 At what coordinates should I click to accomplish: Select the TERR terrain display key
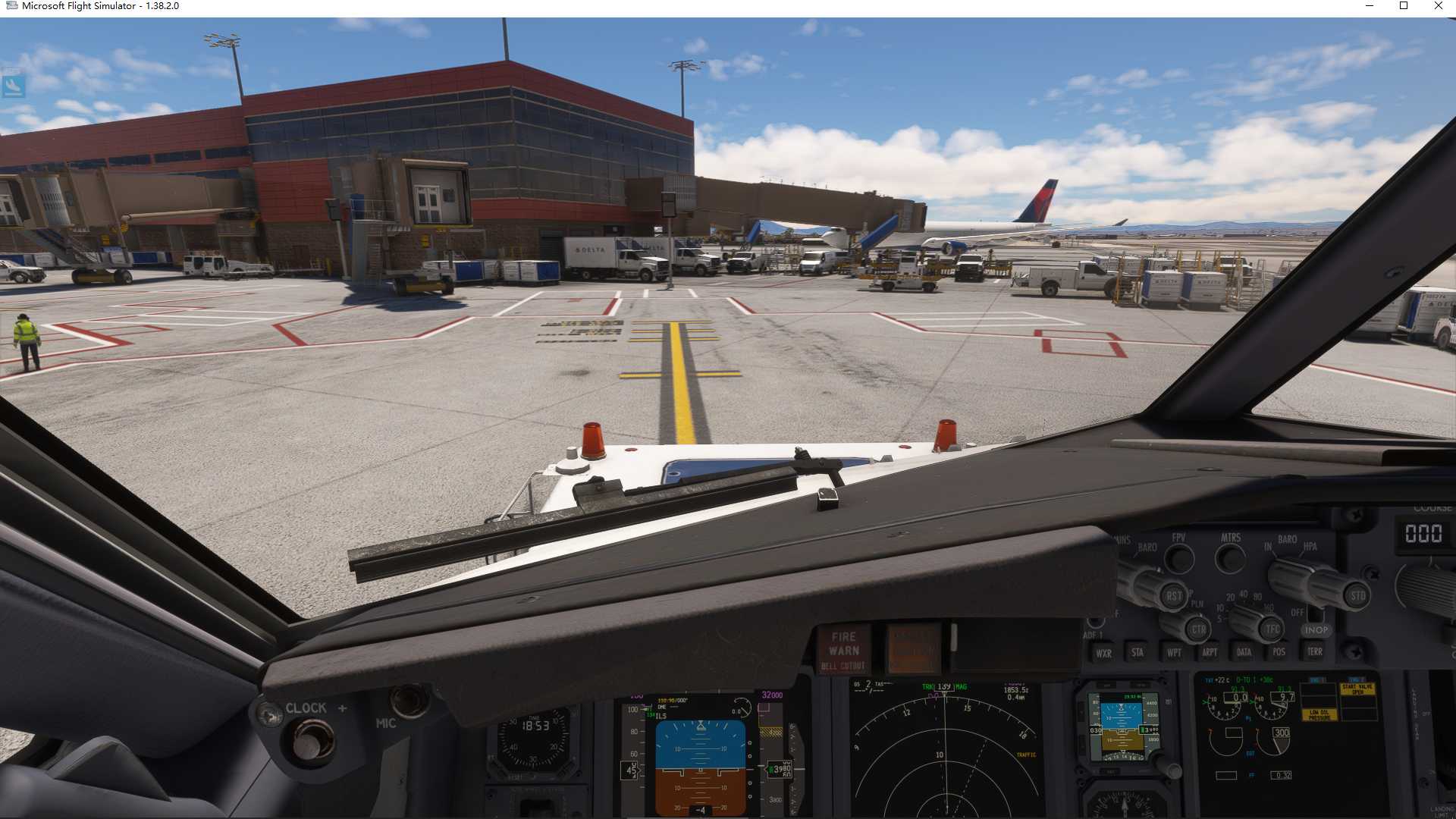1315,652
